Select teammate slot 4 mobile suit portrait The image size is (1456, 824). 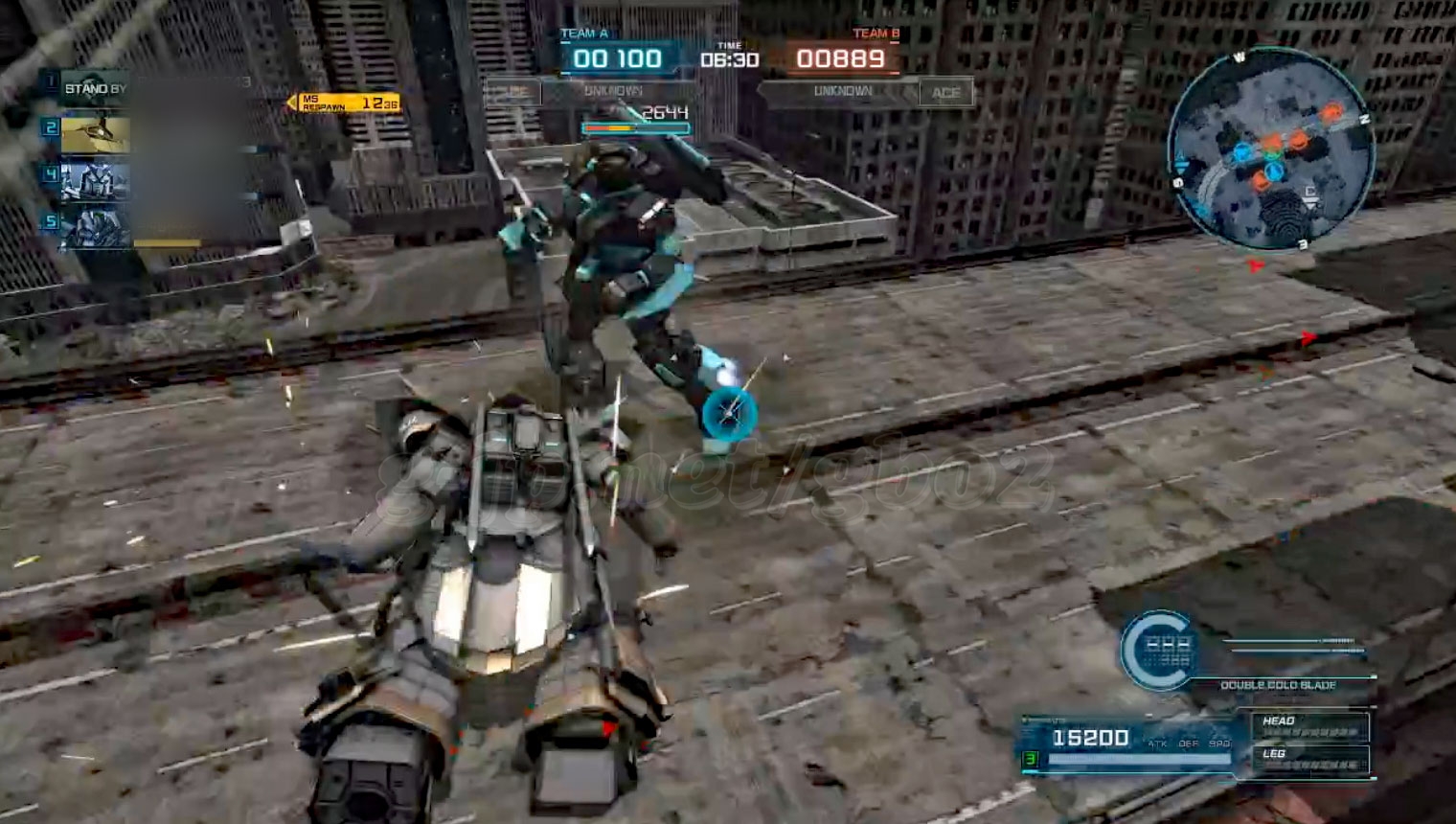click(x=95, y=179)
